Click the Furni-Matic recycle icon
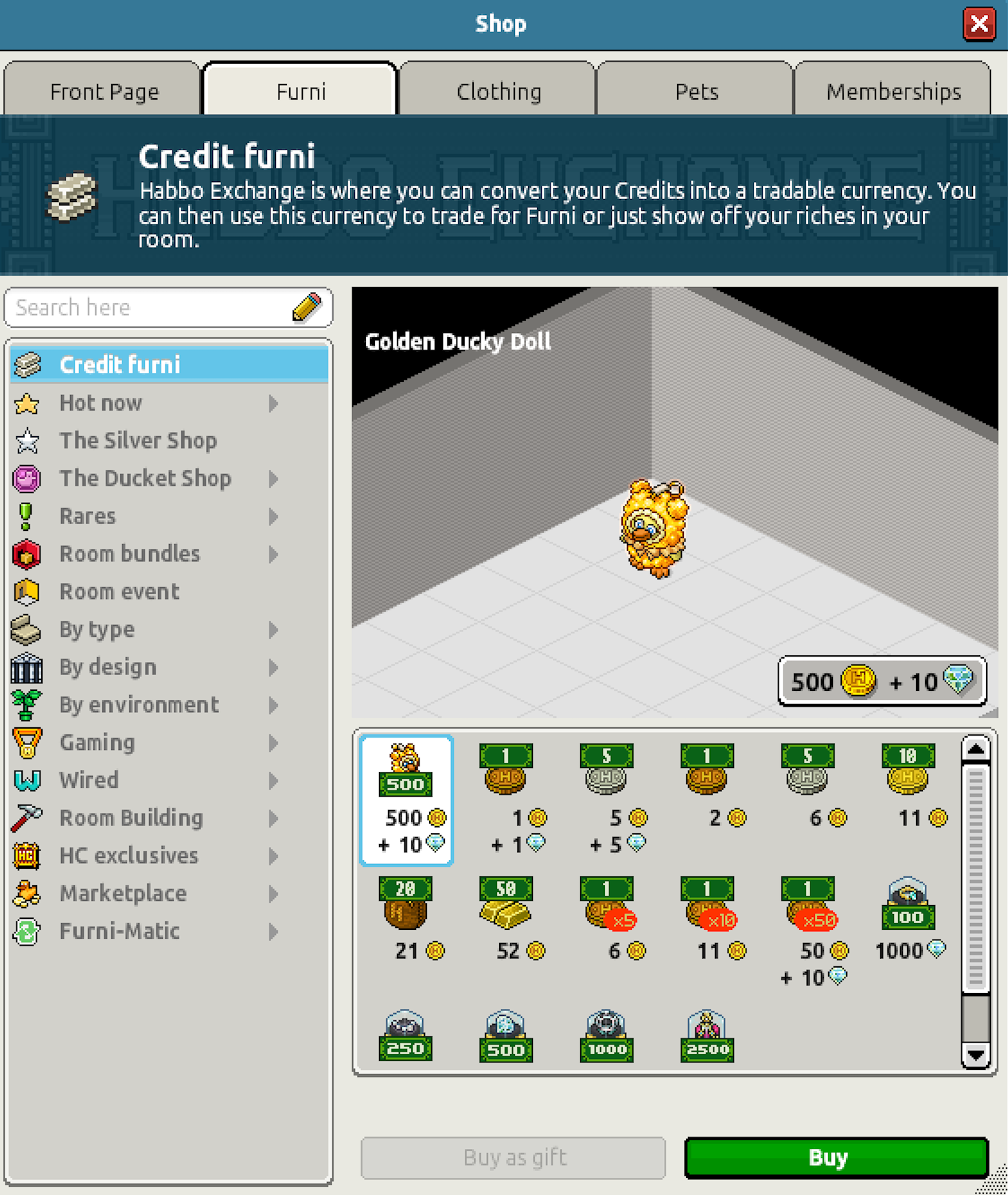 [26, 931]
